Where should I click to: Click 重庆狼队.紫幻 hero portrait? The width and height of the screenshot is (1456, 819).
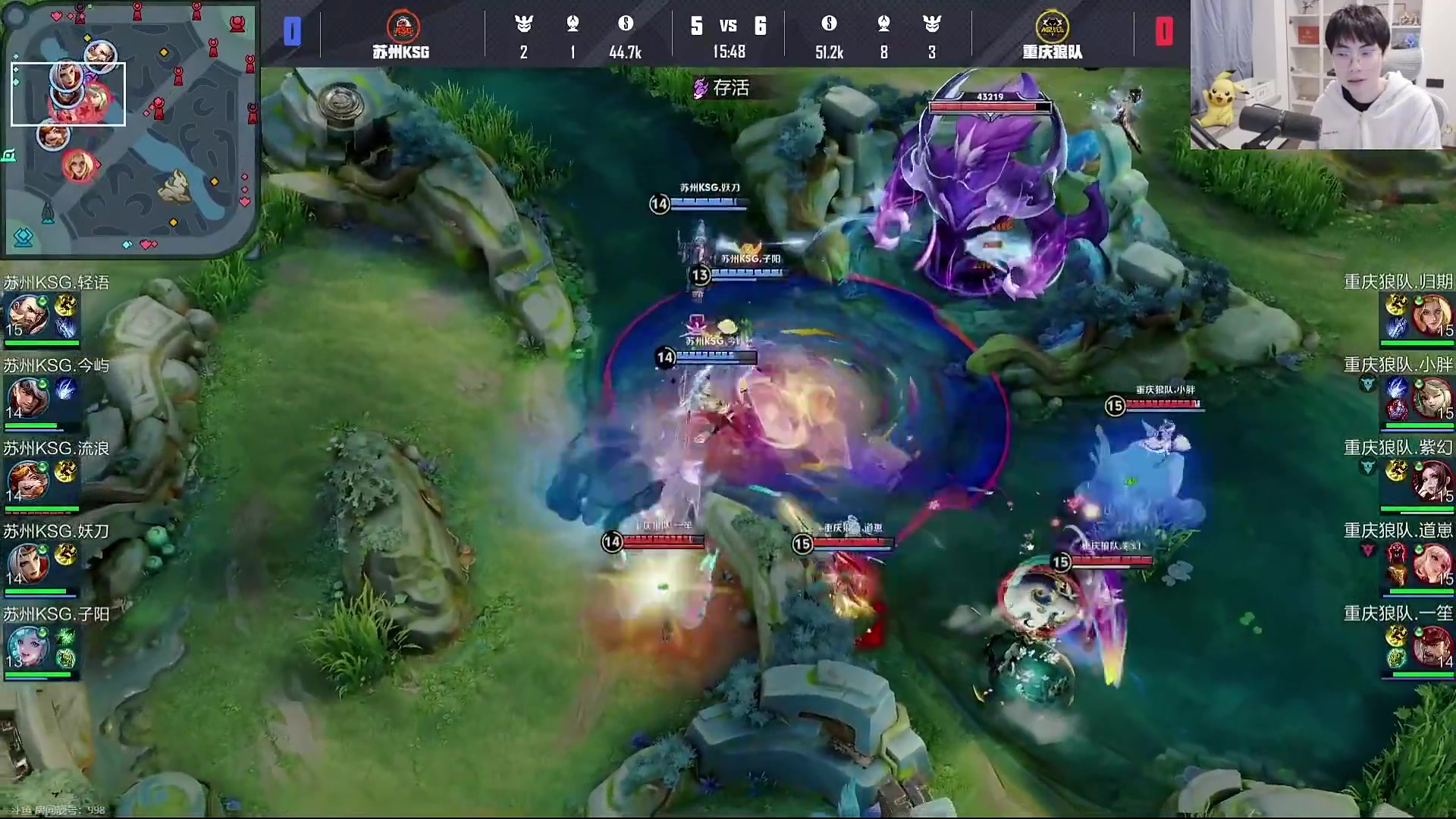point(1432,481)
